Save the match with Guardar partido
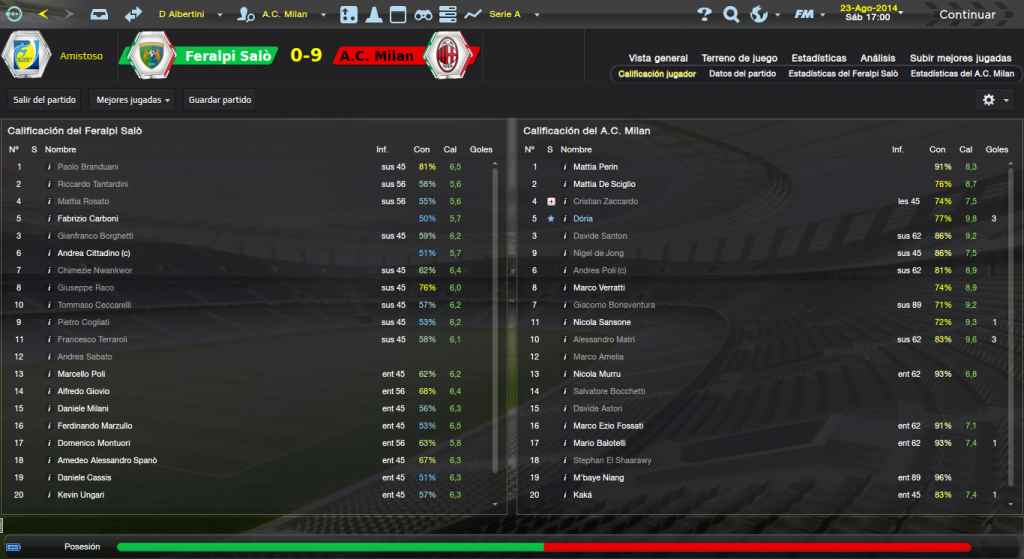This screenshot has height=559, width=1024. (x=220, y=100)
